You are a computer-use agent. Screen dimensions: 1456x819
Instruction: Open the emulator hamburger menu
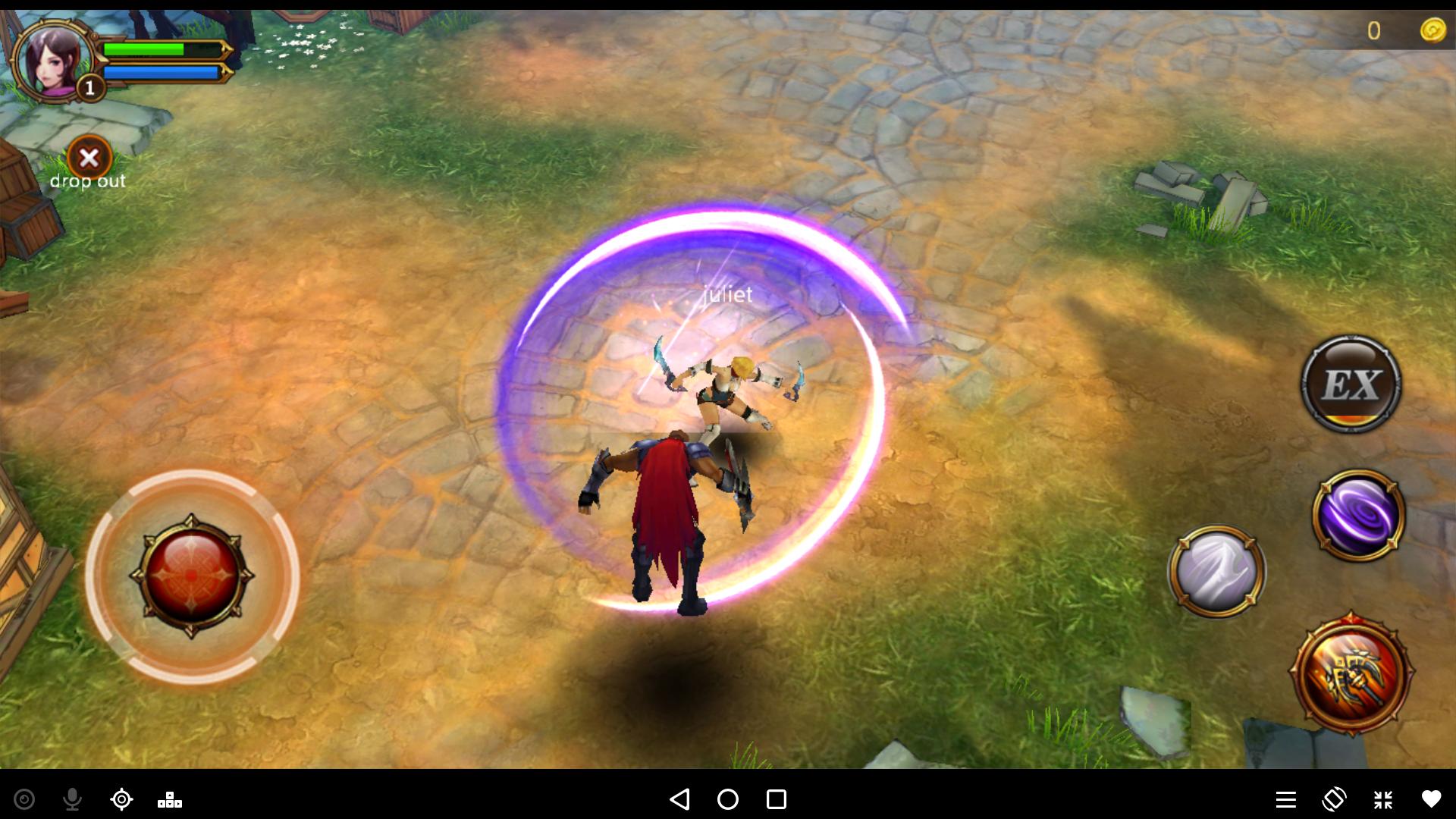[x=1285, y=799]
